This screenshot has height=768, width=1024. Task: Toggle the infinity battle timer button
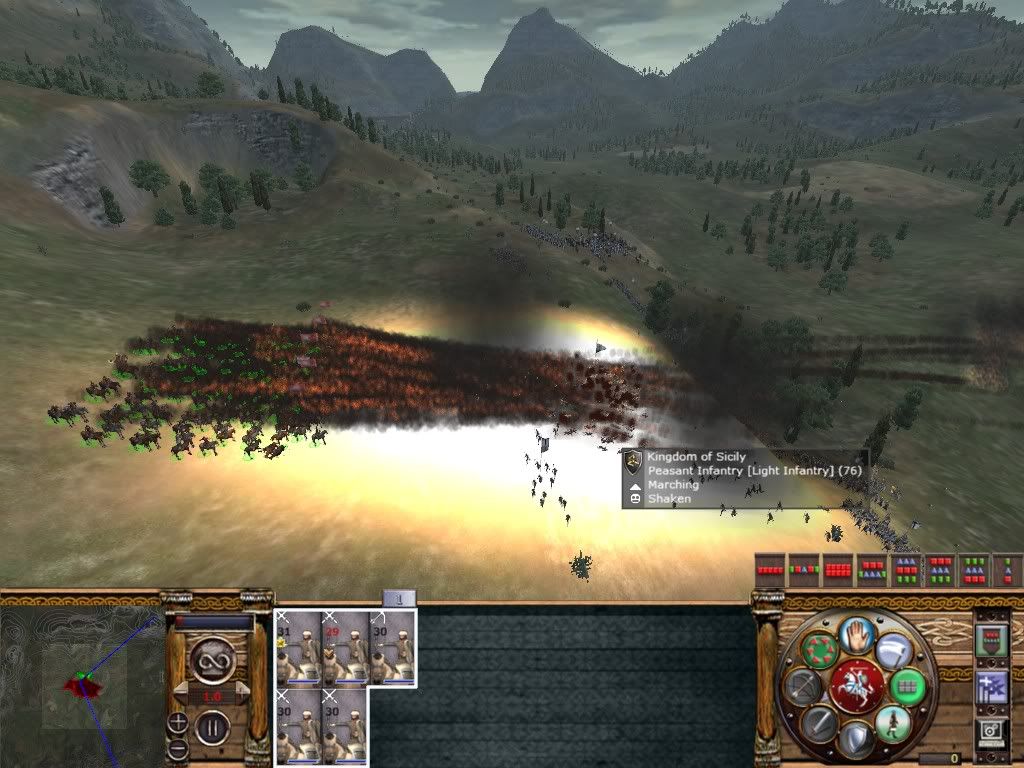coord(212,659)
